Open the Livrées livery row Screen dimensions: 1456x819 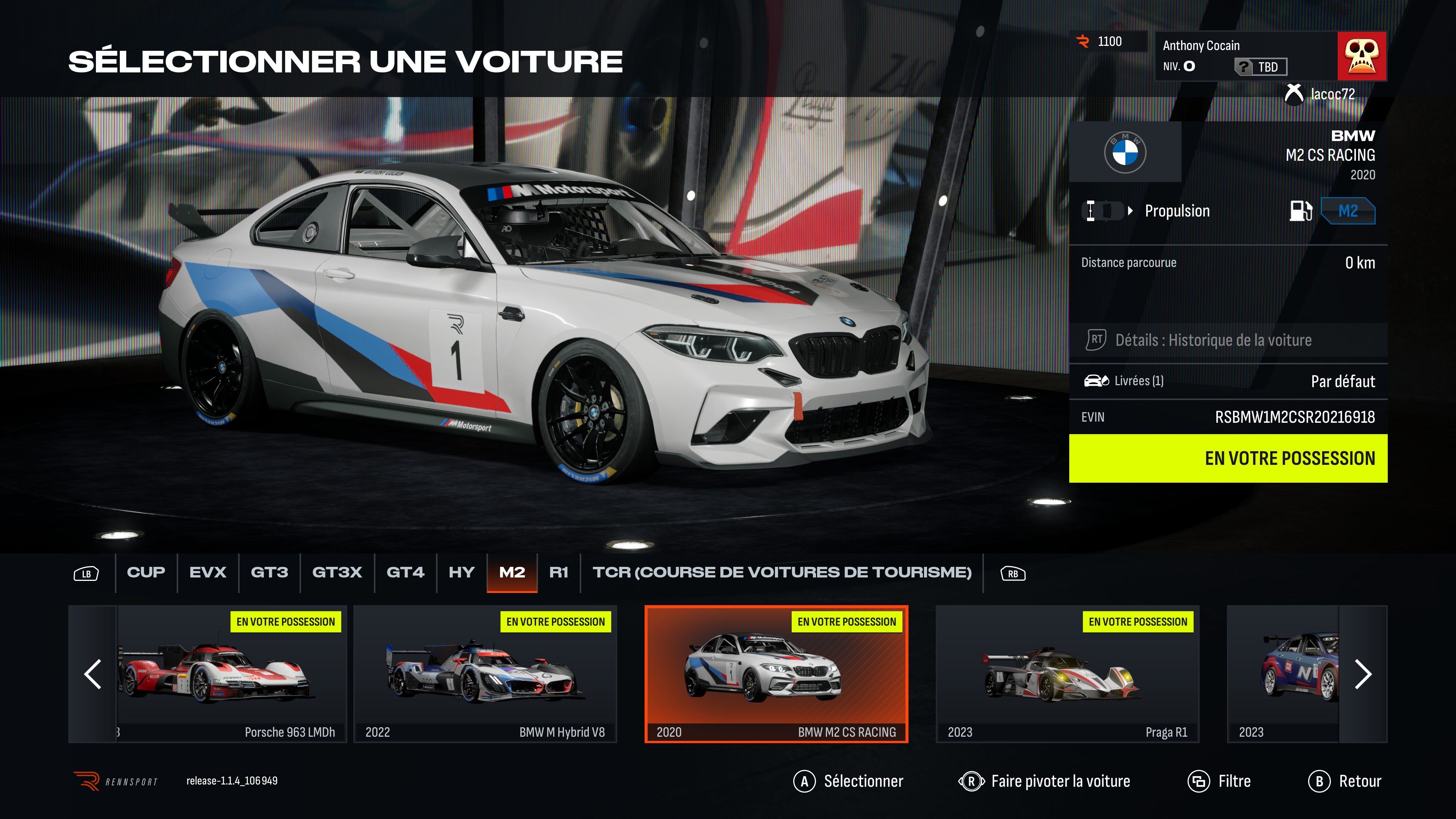(x=1228, y=381)
